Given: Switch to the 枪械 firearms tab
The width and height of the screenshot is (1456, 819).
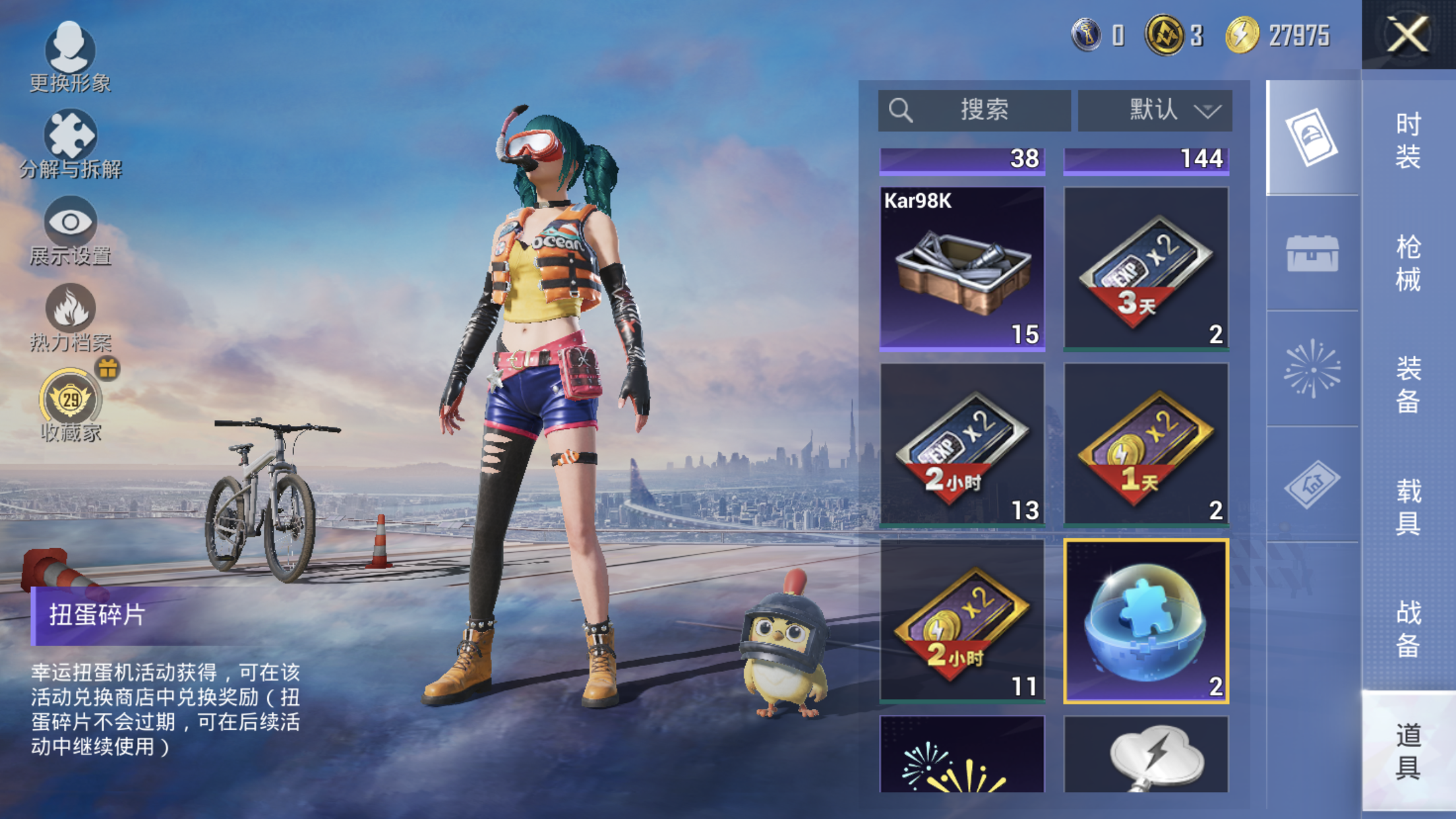Looking at the screenshot, I should [x=1408, y=262].
